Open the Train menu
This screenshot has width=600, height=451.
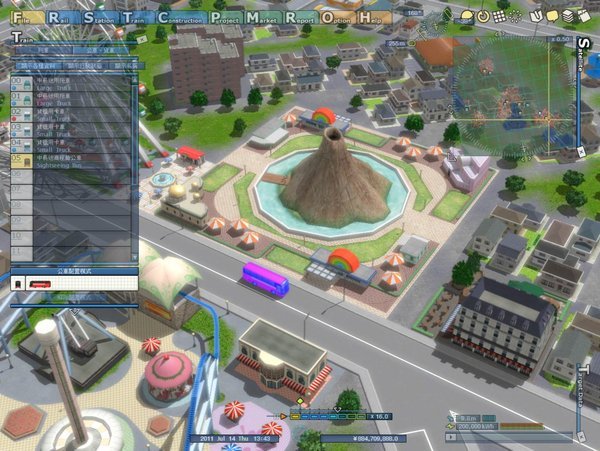click(135, 18)
